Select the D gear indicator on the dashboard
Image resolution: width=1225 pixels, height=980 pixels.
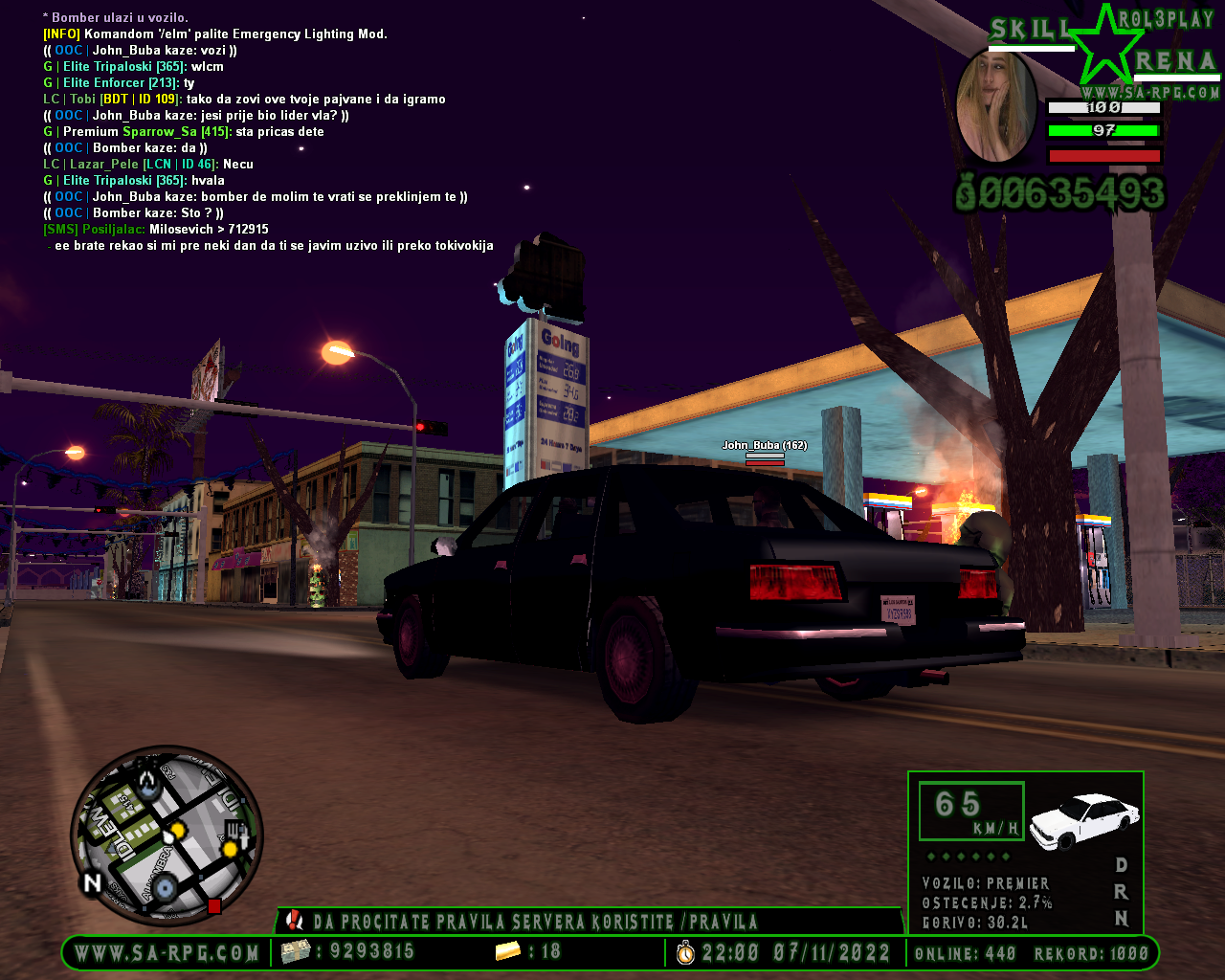(1122, 865)
